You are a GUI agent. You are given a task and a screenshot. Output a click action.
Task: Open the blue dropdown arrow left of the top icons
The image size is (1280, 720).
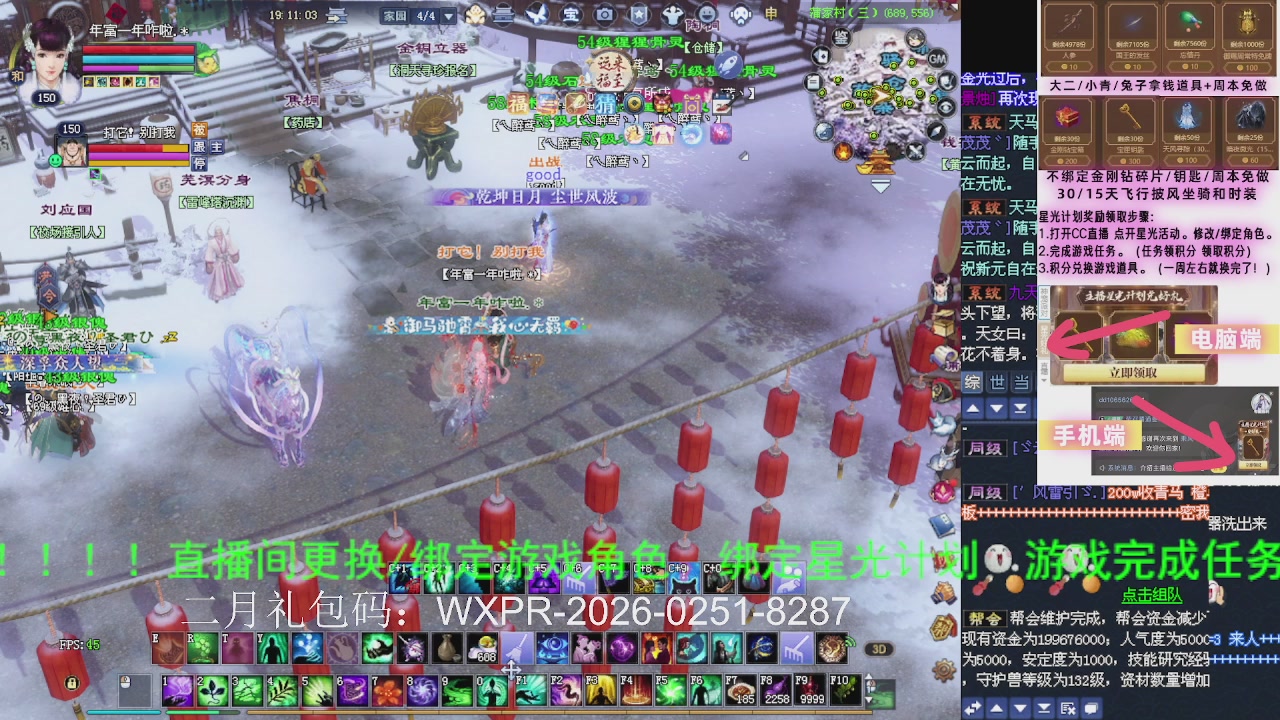pos(448,15)
